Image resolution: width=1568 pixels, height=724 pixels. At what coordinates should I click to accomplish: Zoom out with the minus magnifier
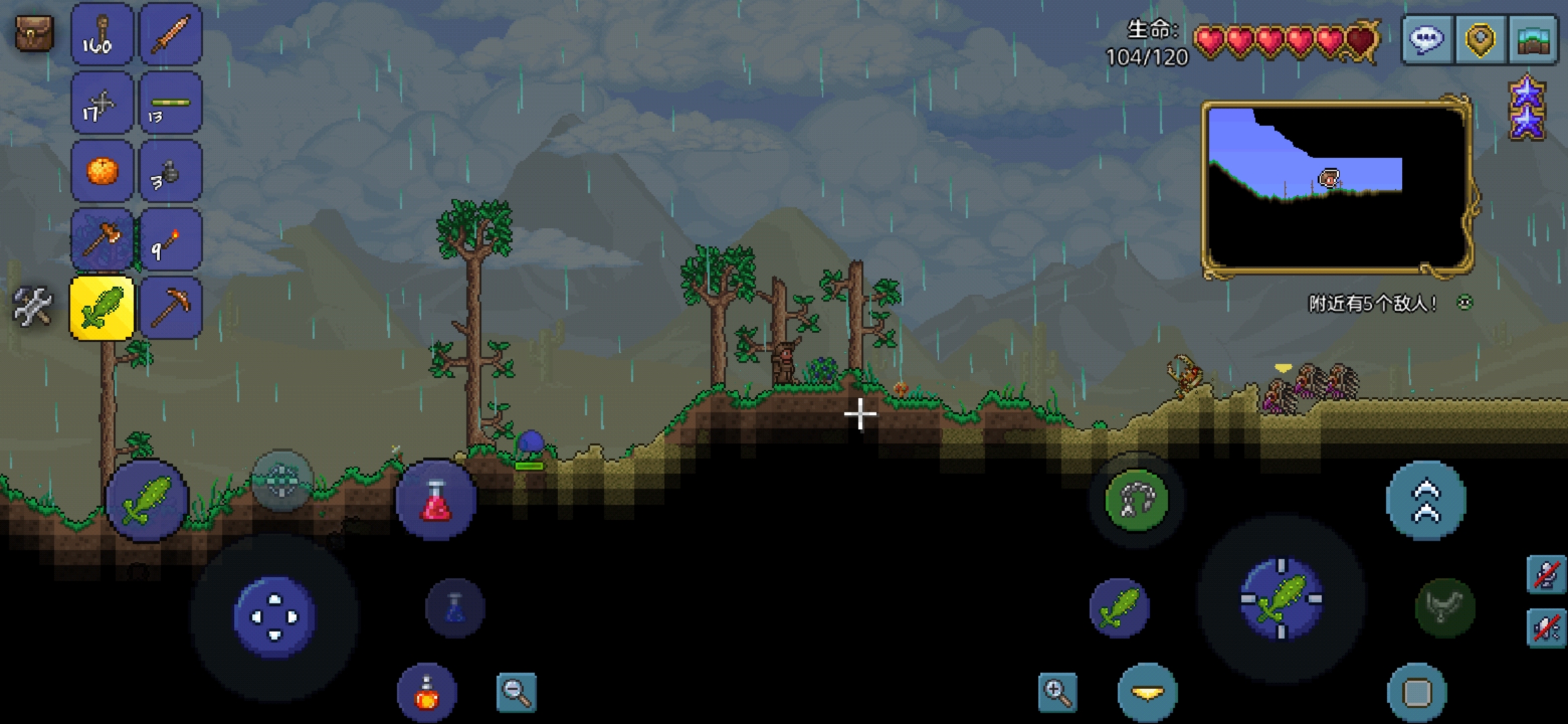click(x=517, y=692)
